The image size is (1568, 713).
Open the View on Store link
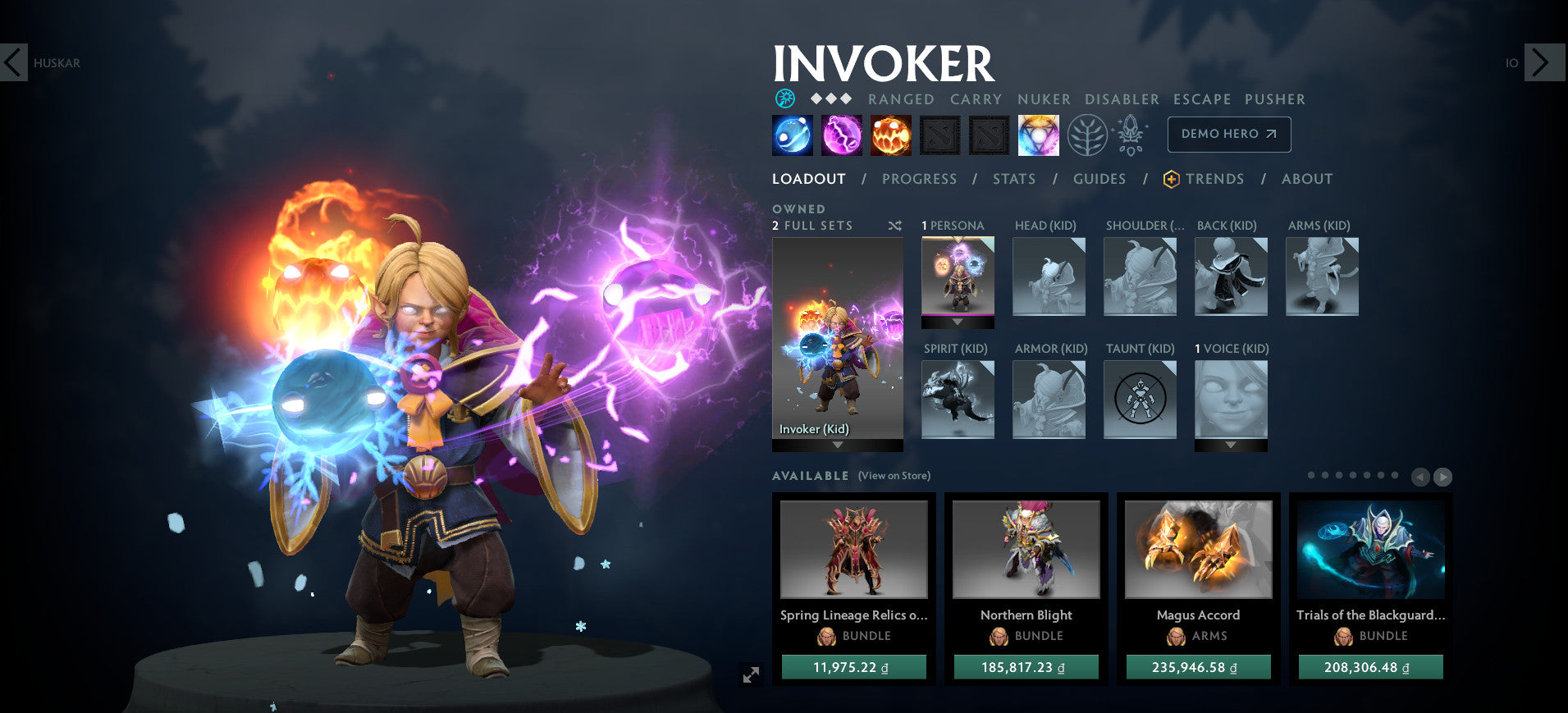click(x=893, y=476)
